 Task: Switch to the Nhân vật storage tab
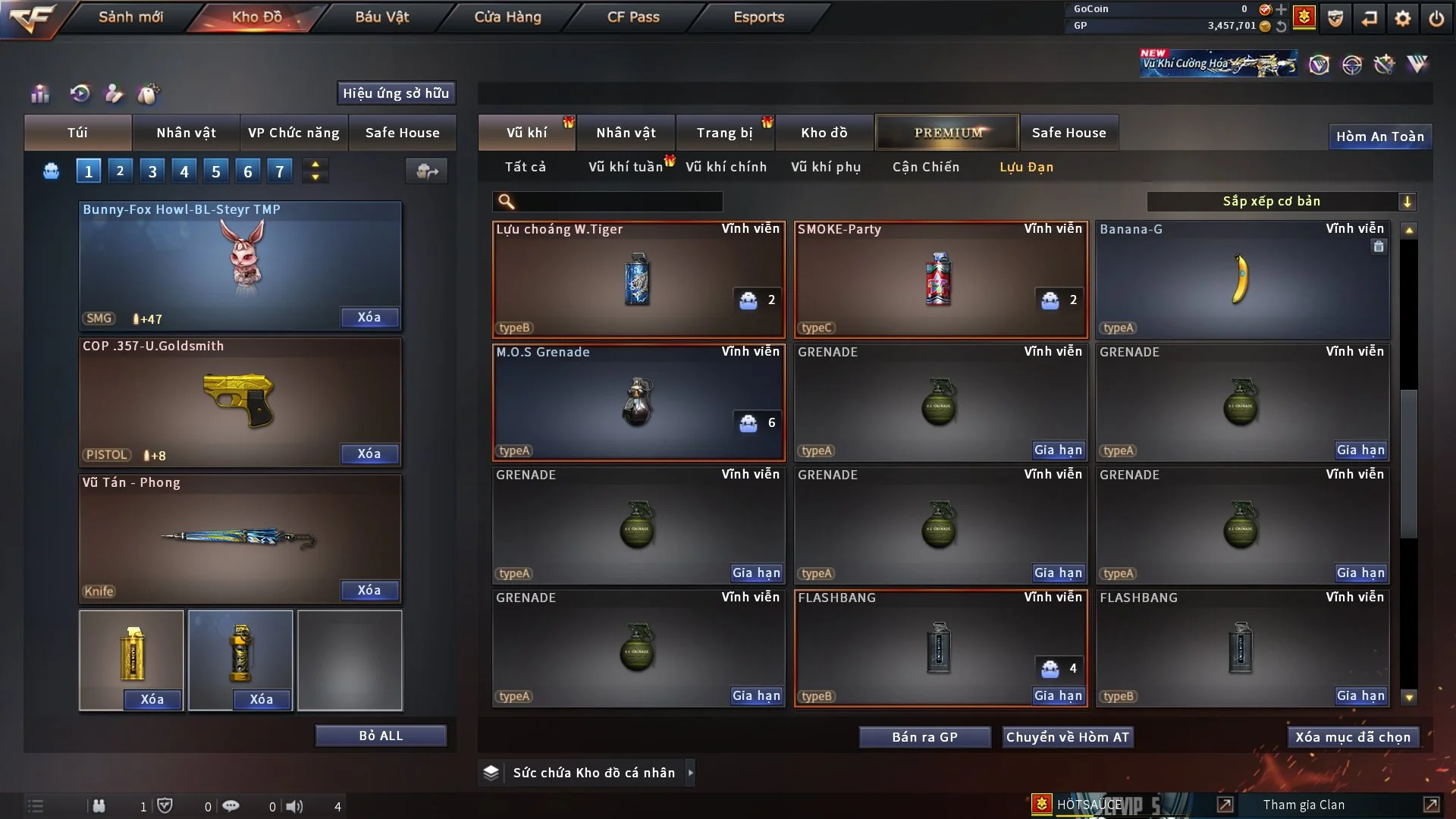point(625,133)
